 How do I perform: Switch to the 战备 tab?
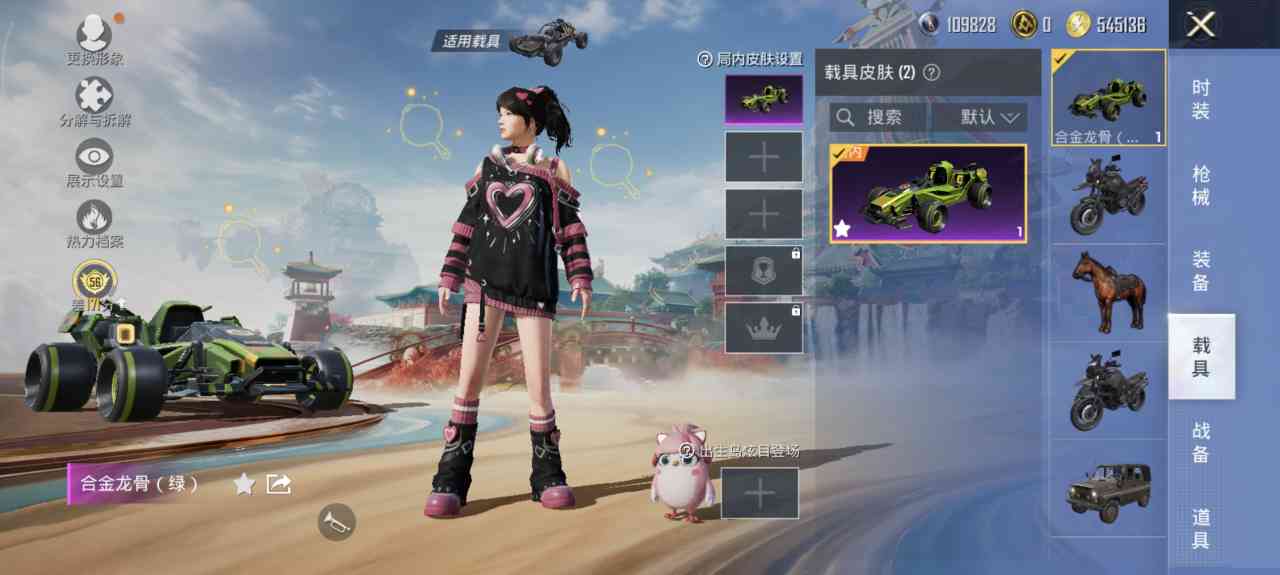[1201, 442]
